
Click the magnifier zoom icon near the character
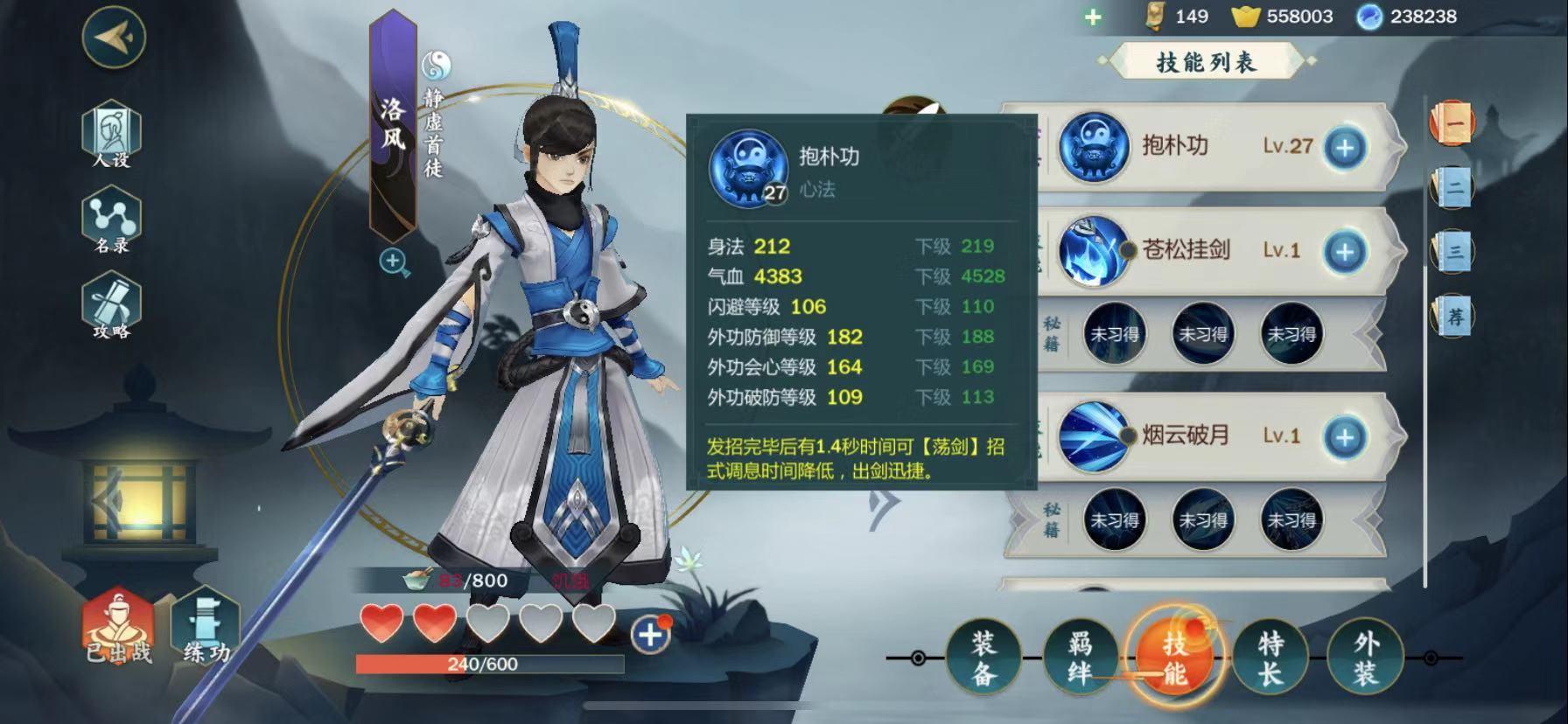pos(393,260)
